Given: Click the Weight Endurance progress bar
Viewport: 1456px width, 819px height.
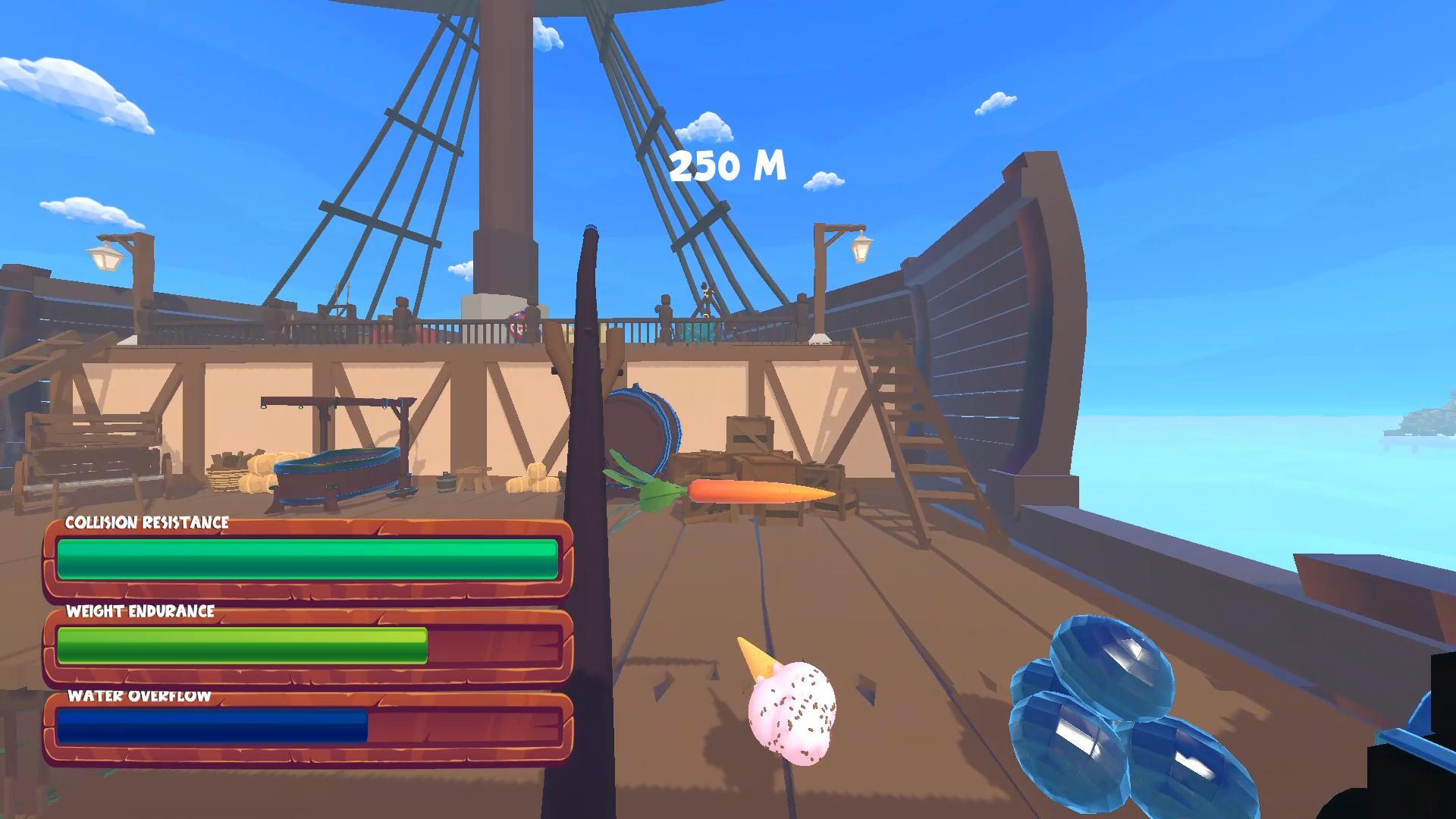Looking at the screenshot, I should [x=243, y=647].
